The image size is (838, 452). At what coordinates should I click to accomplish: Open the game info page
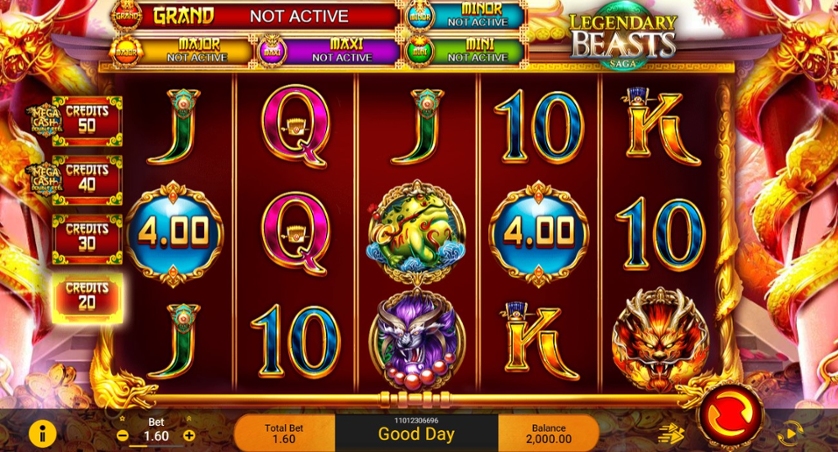point(42,433)
